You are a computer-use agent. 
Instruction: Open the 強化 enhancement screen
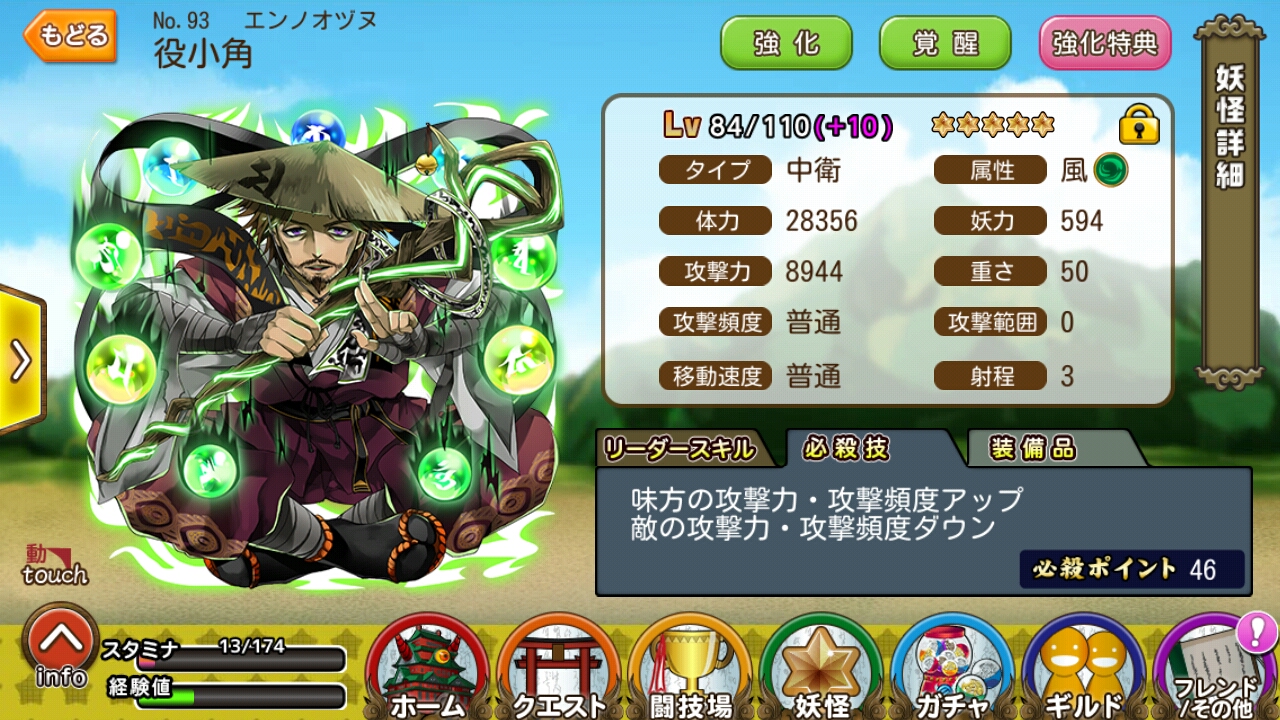pos(786,43)
